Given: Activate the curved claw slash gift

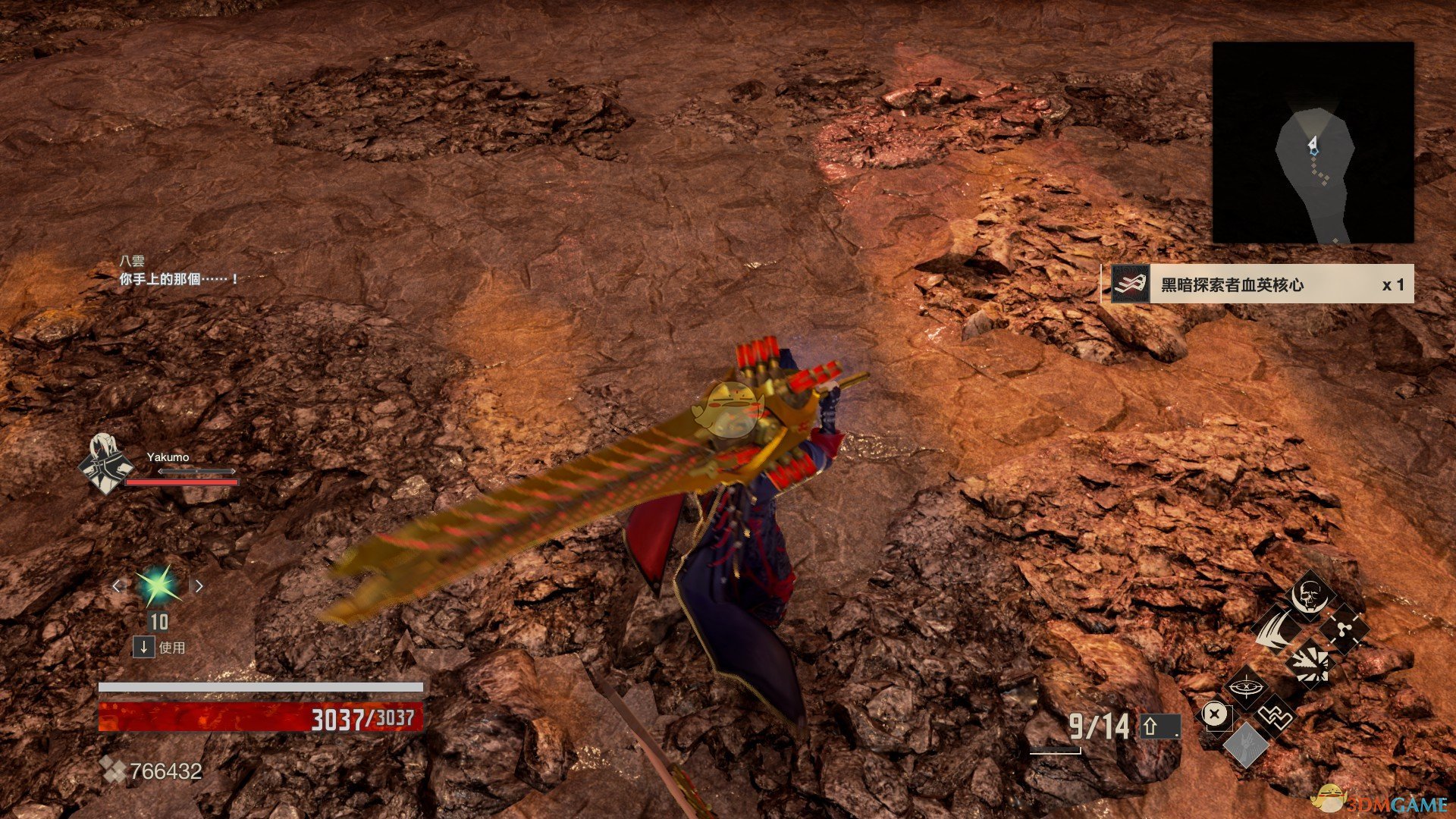Looking at the screenshot, I should (x=1277, y=629).
